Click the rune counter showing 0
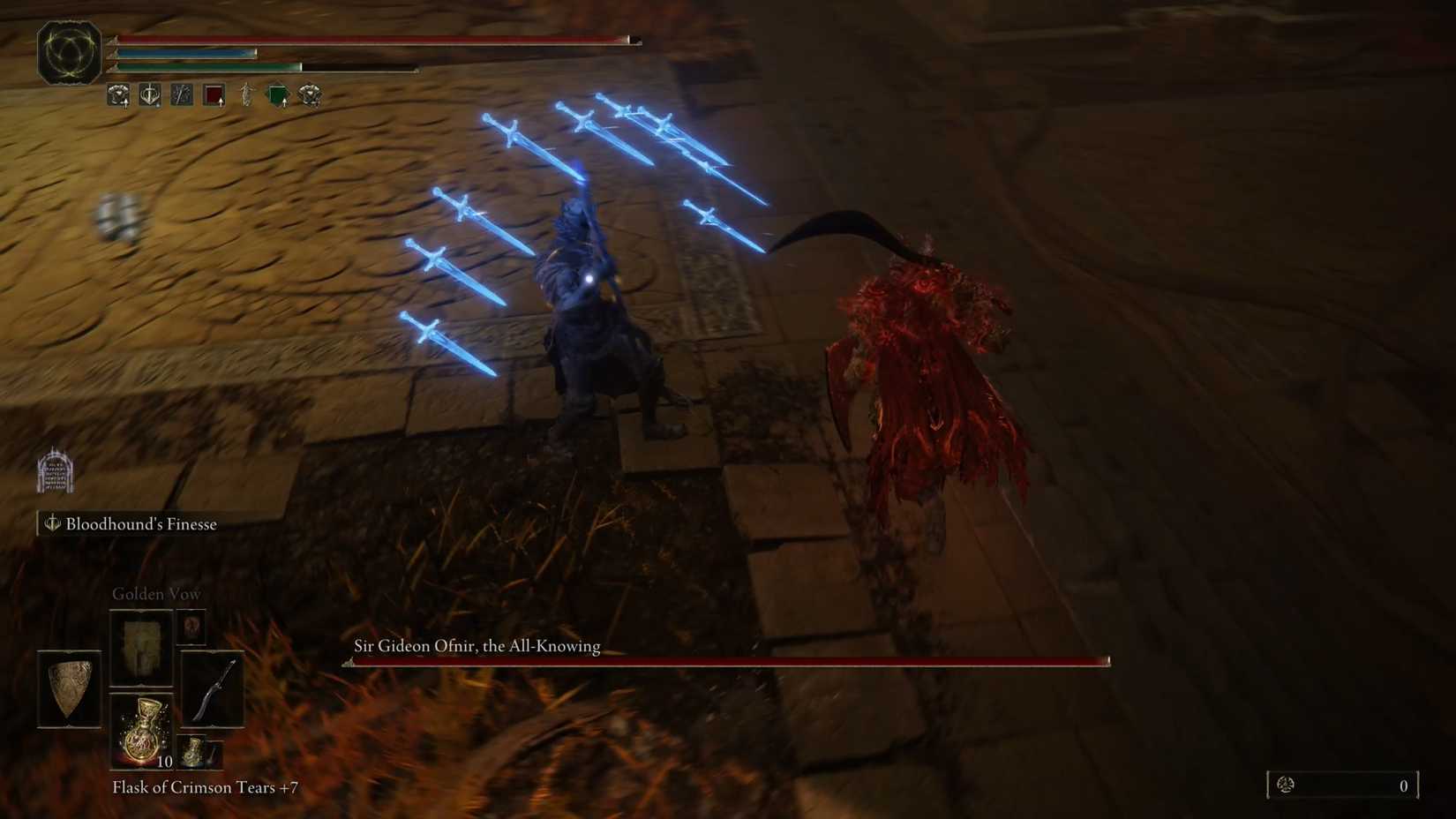 tap(1401, 785)
